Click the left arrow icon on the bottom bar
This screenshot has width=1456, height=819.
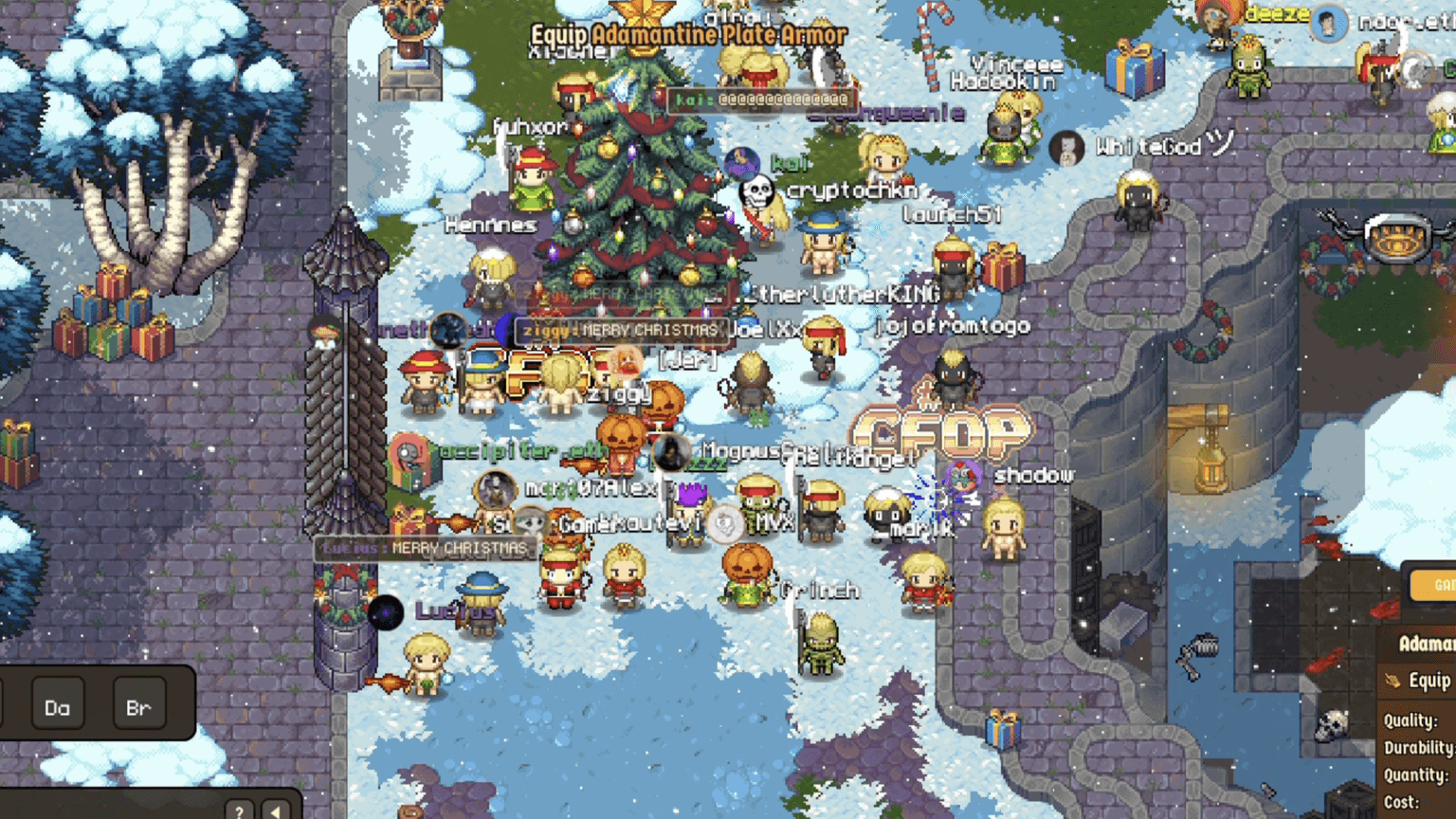point(274,810)
